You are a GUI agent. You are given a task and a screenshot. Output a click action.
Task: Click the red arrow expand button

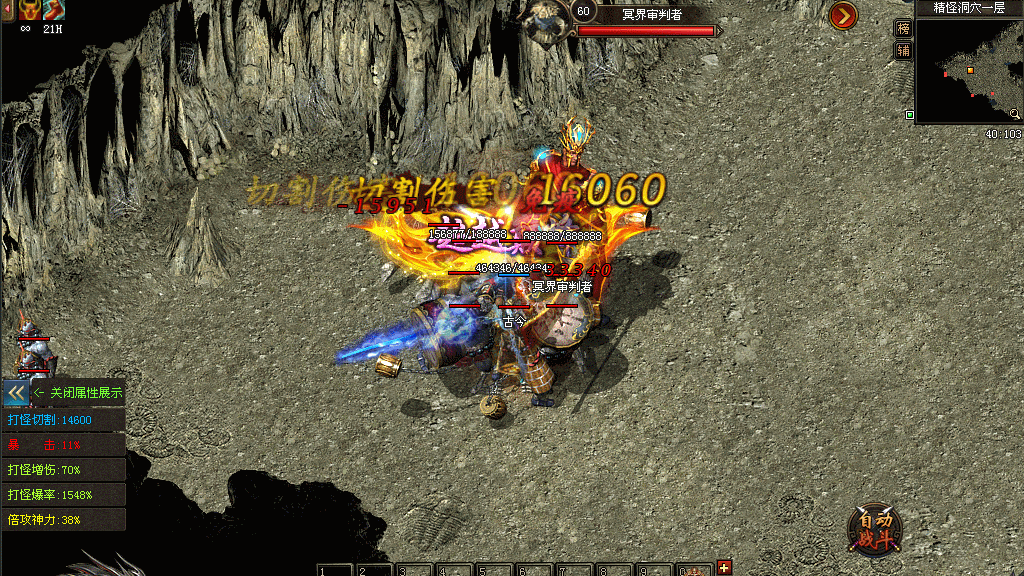(x=843, y=15)
